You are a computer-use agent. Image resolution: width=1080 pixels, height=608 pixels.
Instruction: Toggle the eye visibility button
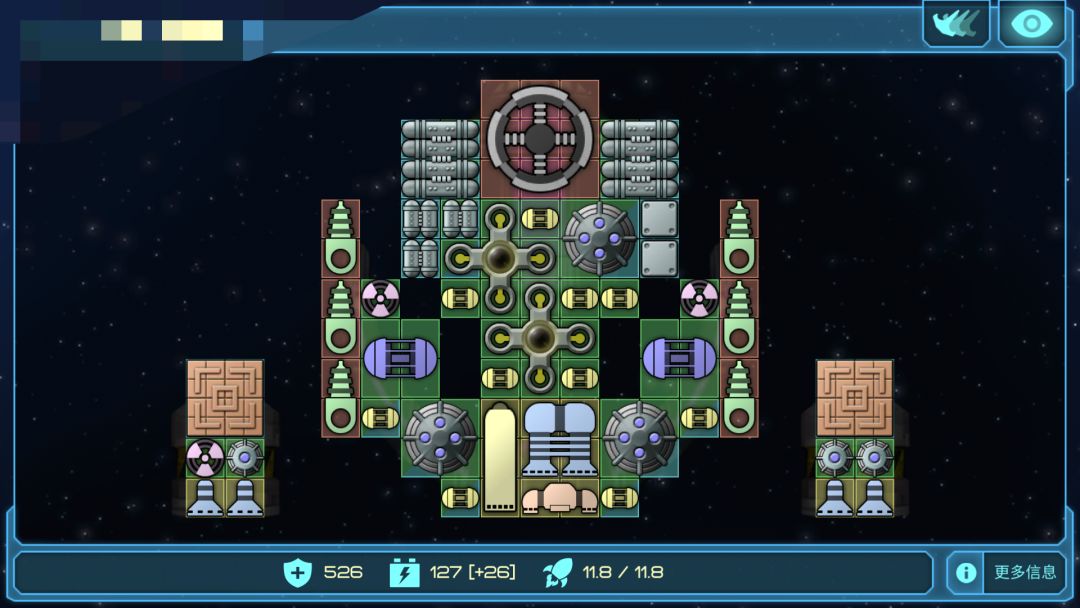(x=1031, y=23)
